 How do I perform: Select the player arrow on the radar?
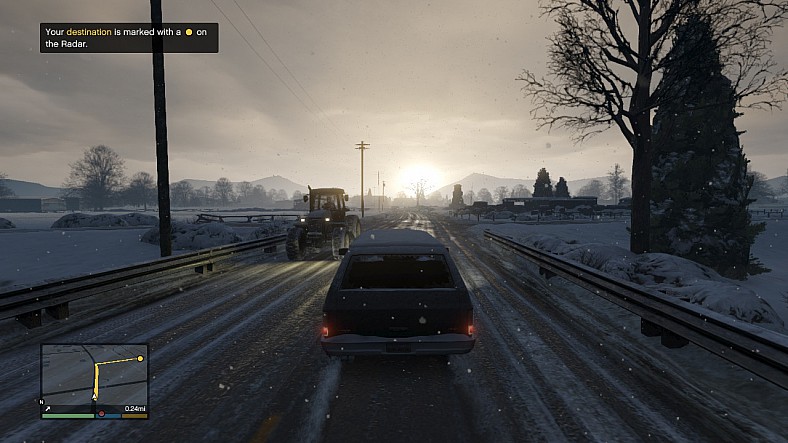96,397
